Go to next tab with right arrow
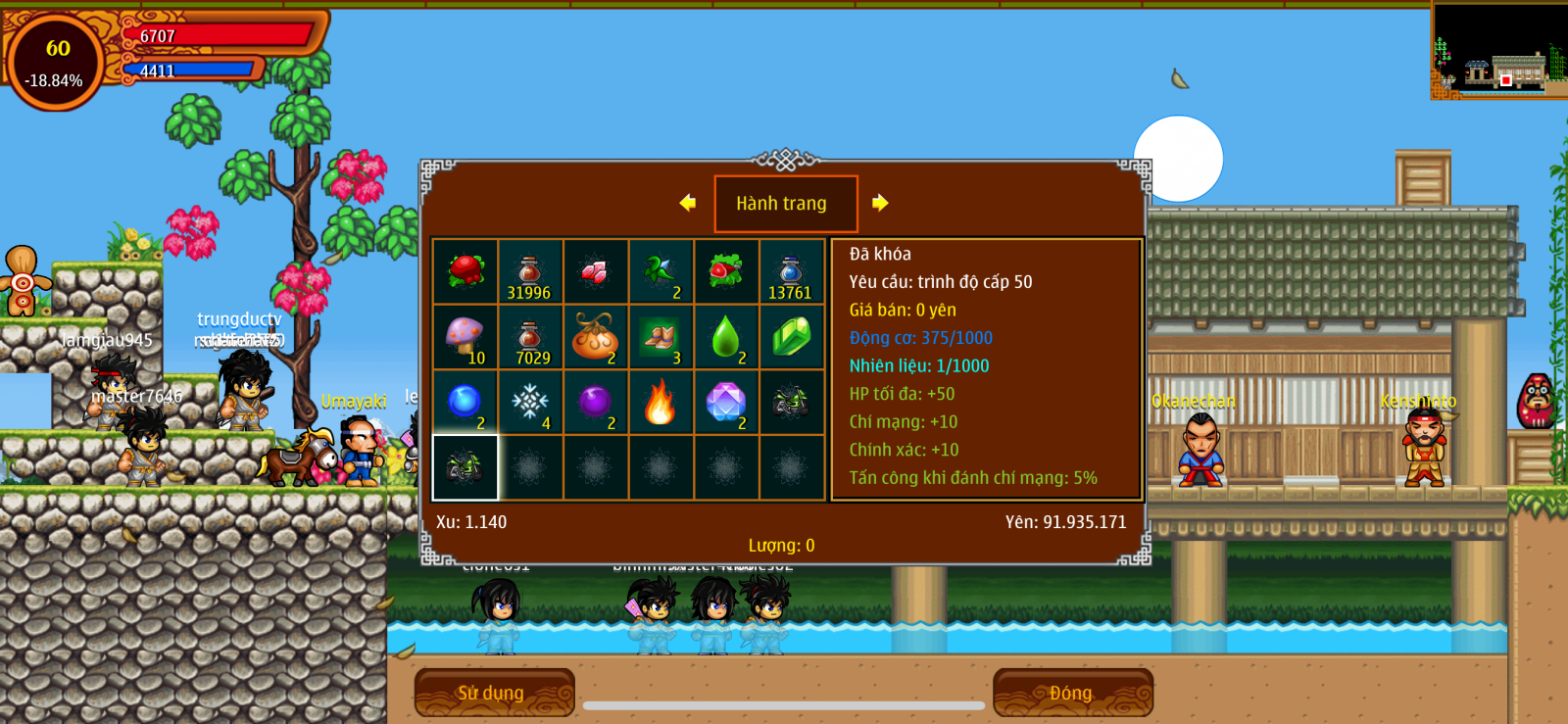 (x=880, y=203)
